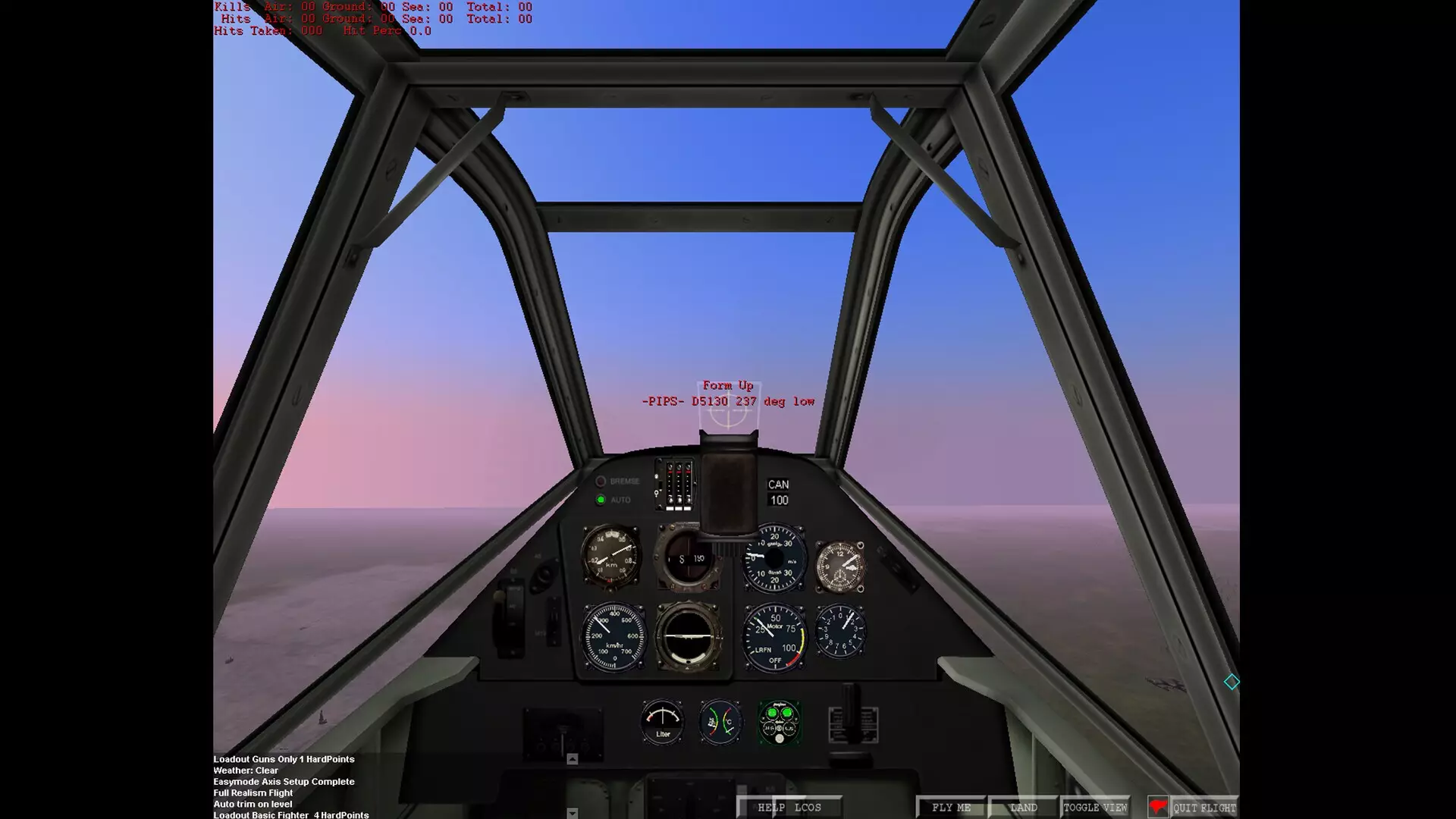Click the artificial horizon instrument
The image size is (1456, 819).
689,635
